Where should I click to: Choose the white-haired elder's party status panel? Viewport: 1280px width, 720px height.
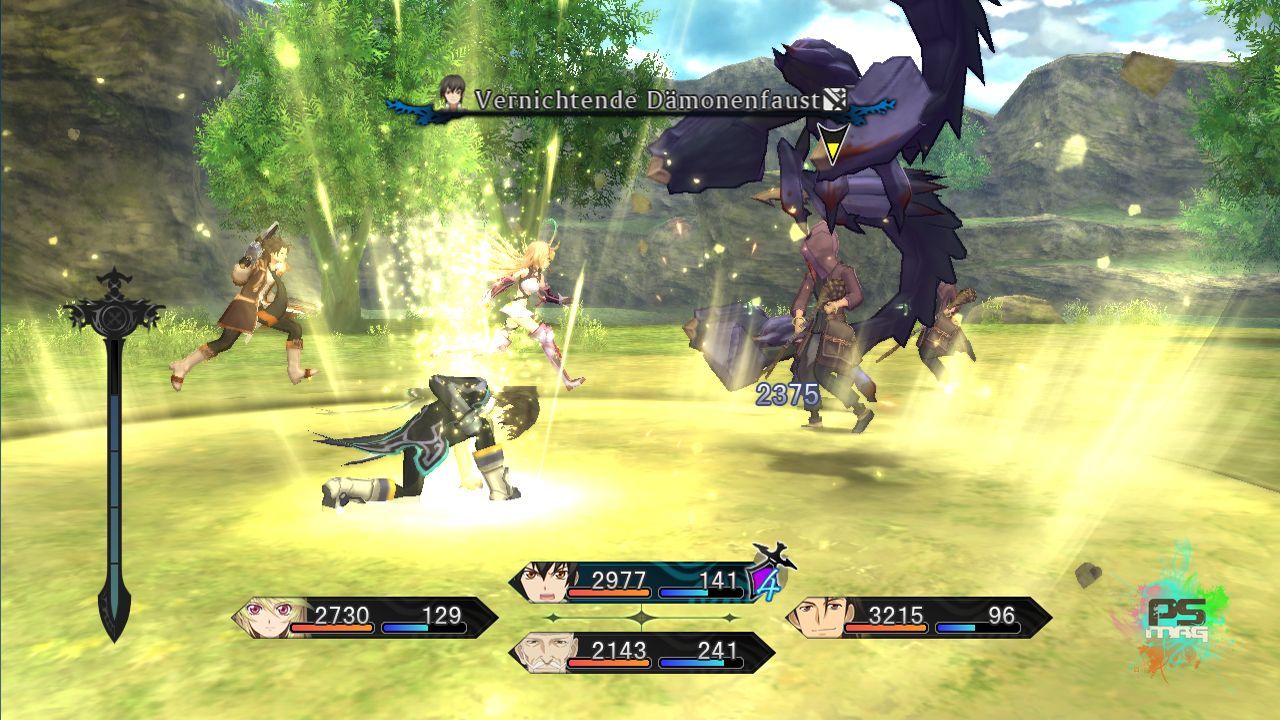[642, 653]
